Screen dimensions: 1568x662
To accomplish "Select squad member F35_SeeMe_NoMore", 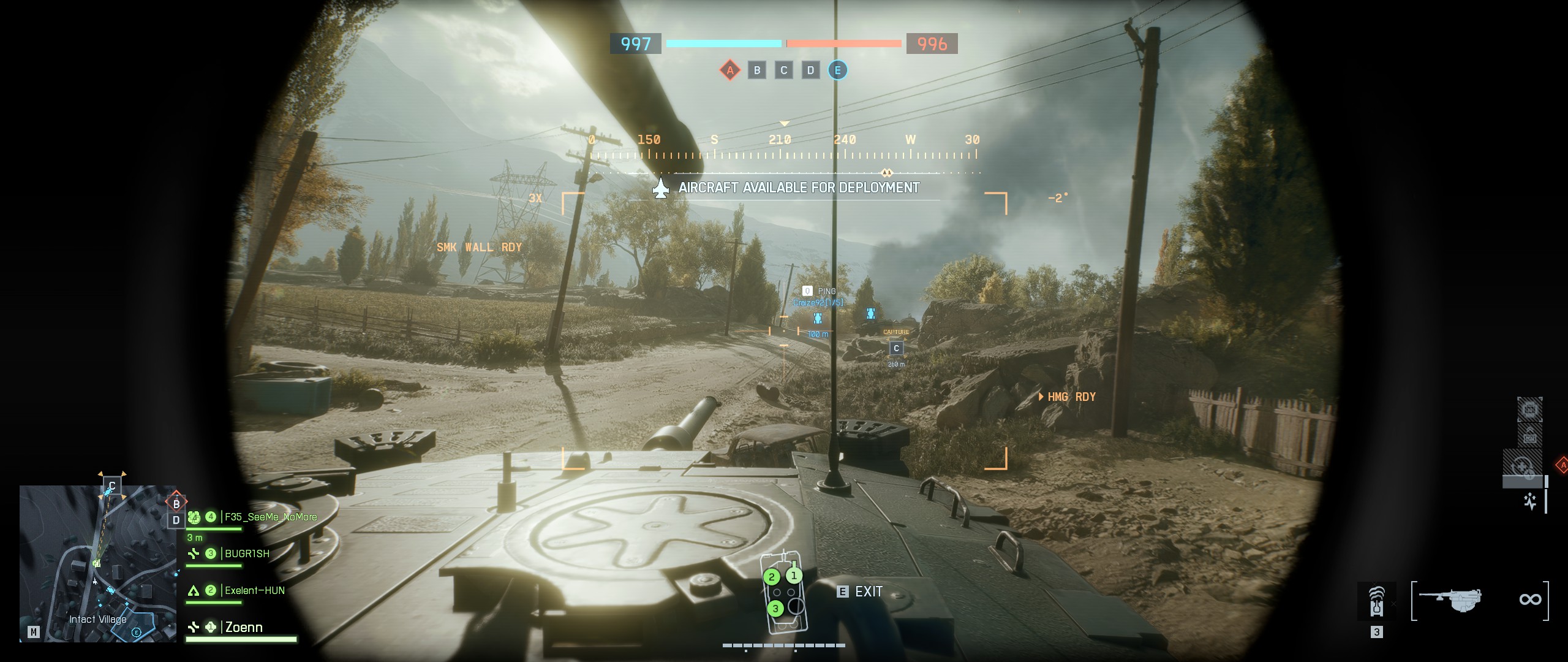I will click(270, 517).
